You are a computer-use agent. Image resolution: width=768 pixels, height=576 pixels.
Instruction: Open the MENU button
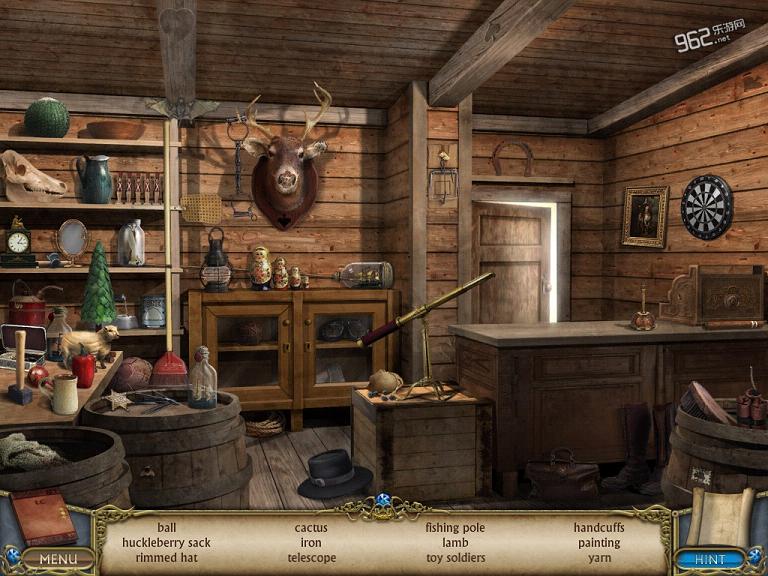tap(58, 558)
